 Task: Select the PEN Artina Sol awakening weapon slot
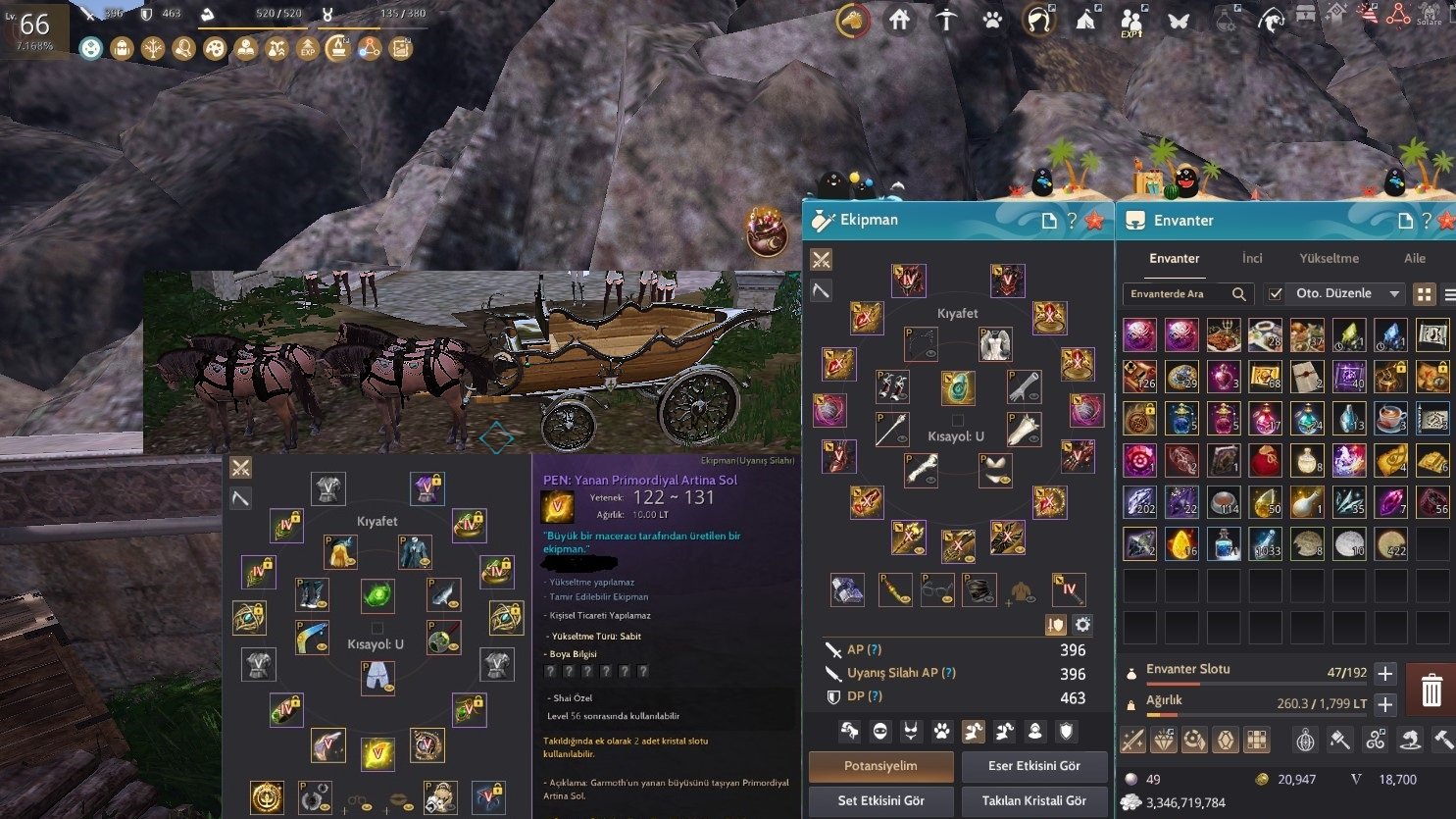coord(377,753)
